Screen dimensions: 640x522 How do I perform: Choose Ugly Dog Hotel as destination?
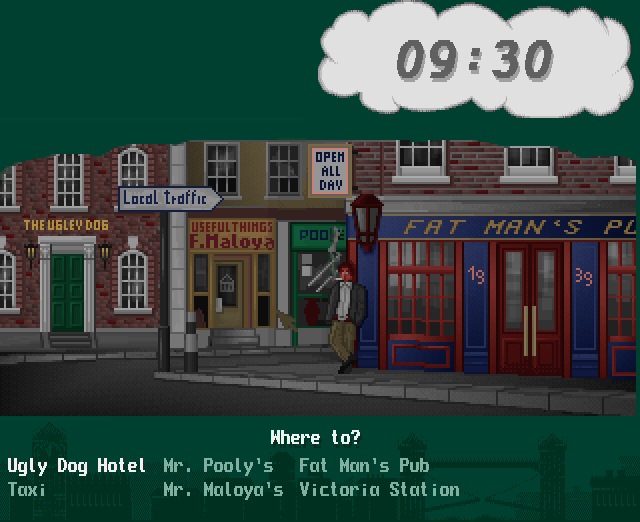pyautogui.click(x=77, y=466)
